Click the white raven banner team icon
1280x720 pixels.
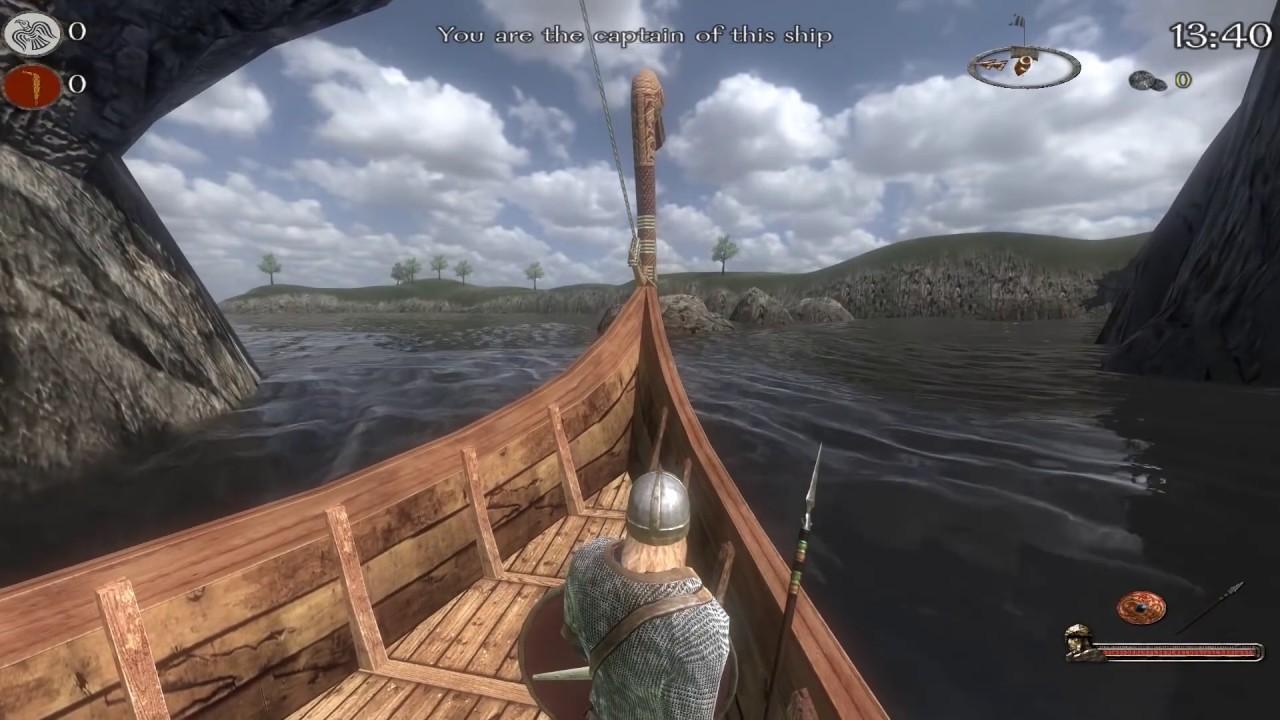coord(30,32)
